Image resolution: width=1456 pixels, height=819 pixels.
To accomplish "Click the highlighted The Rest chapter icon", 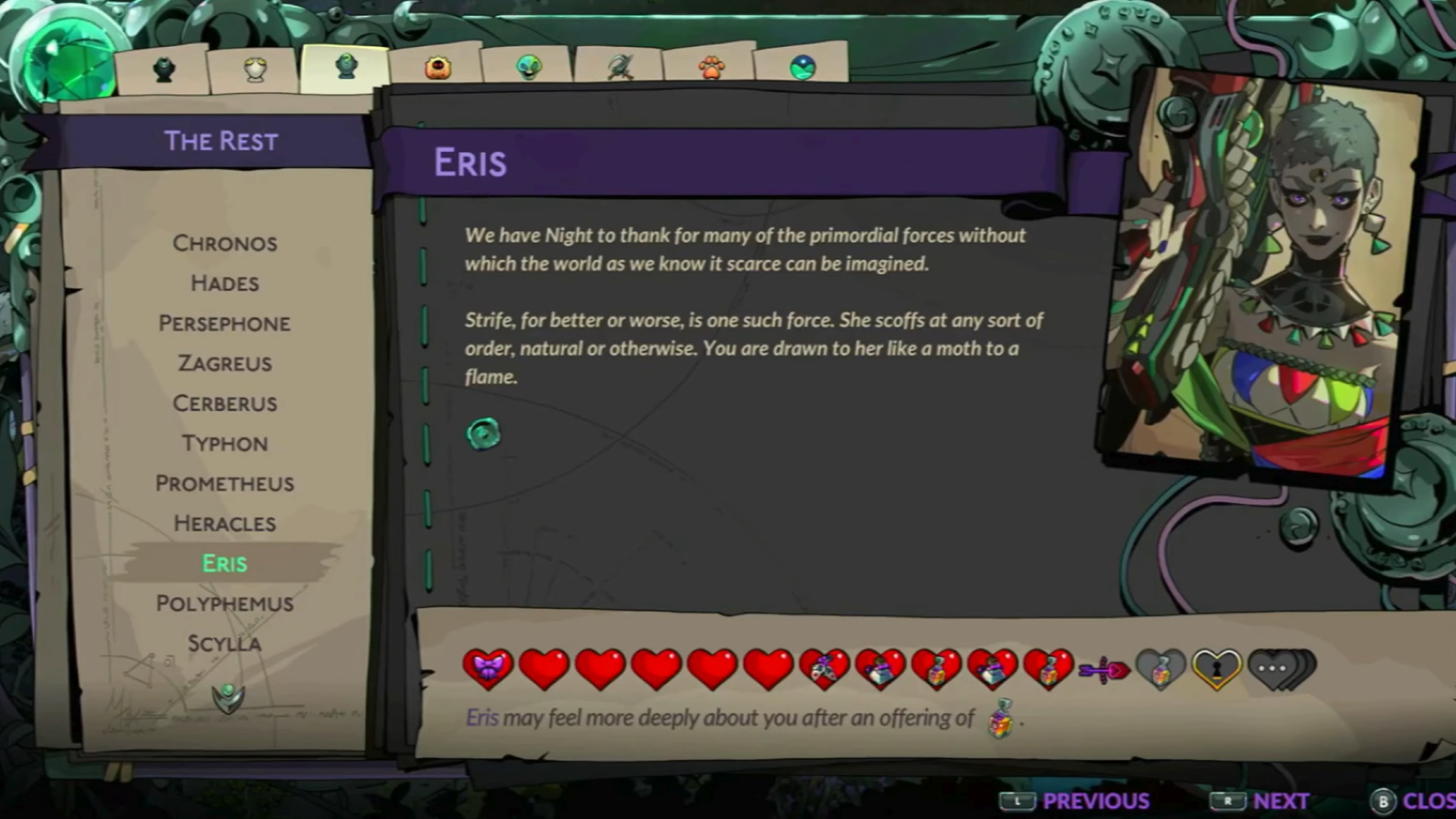I will point(345,67).
